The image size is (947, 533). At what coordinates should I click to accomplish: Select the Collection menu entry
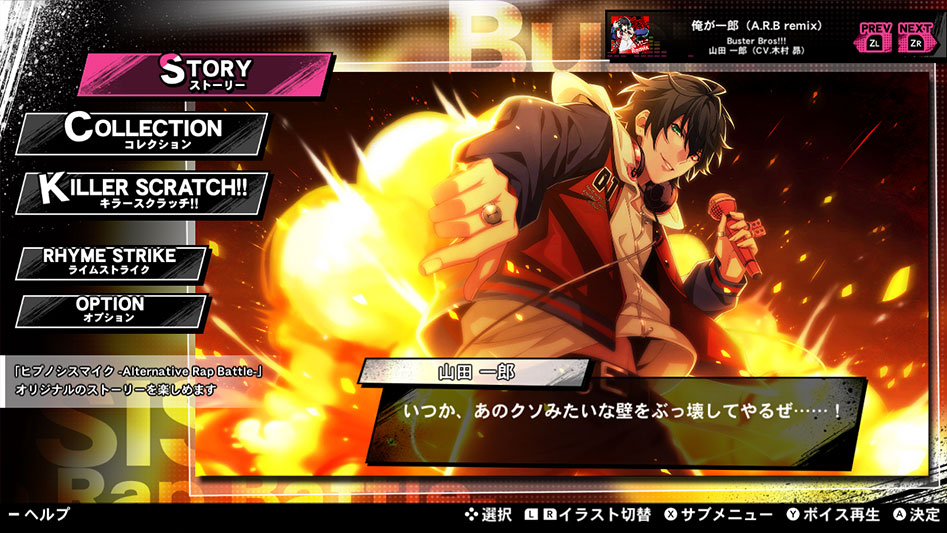(143, 133)
